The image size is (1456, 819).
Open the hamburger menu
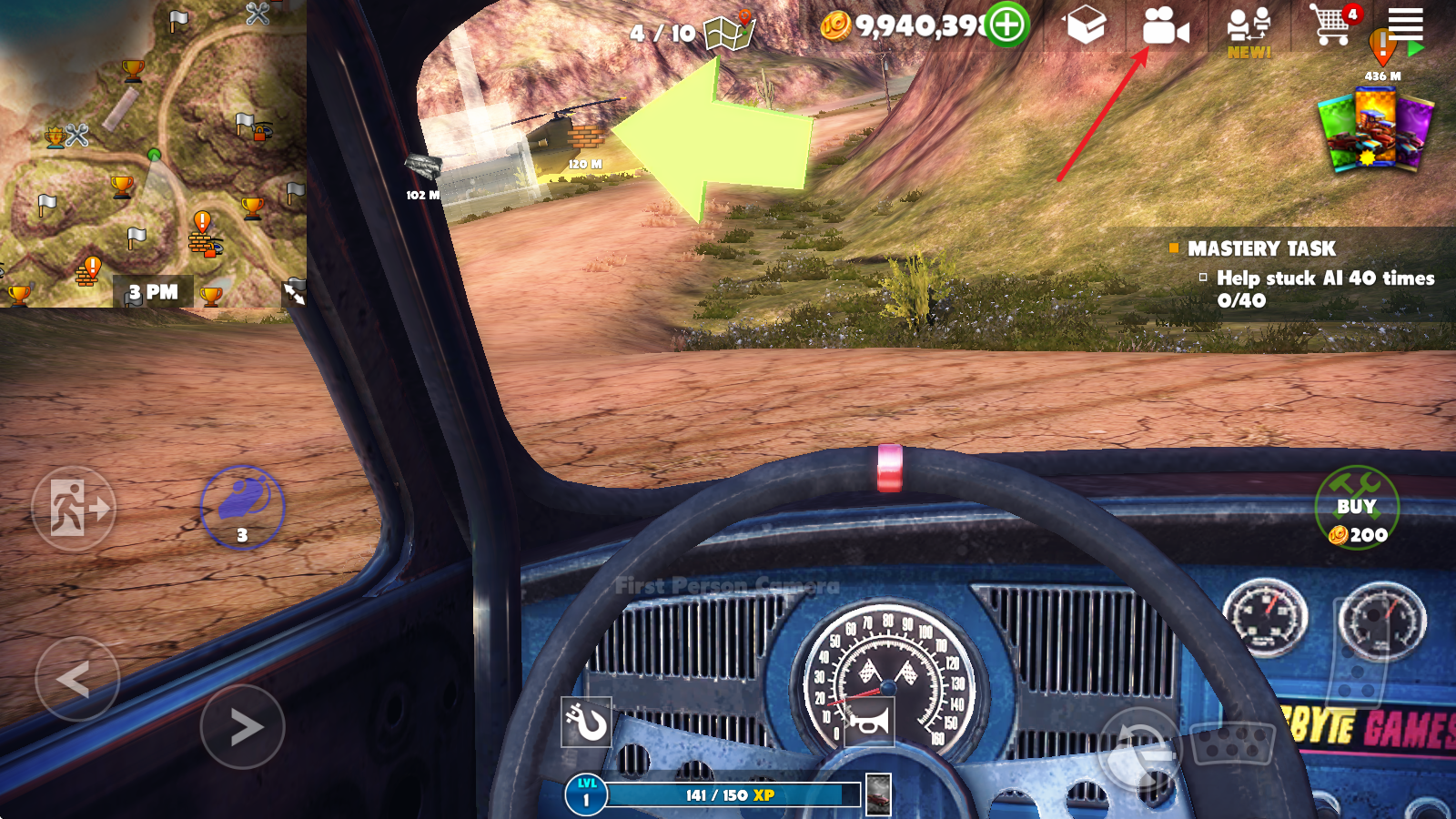click(1405, 23)
